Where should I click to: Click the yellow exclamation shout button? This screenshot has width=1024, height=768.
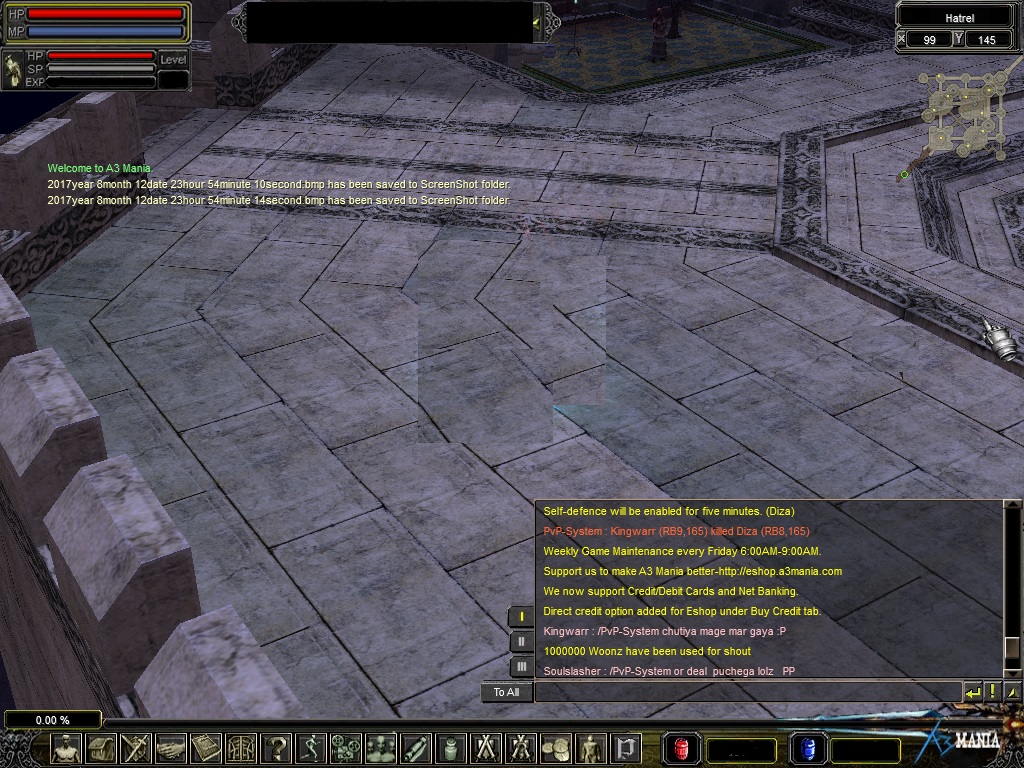(993, 692)
